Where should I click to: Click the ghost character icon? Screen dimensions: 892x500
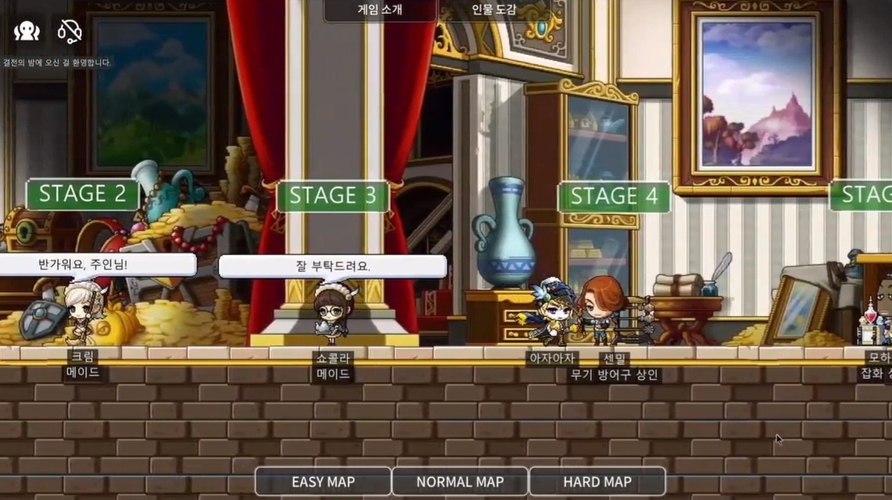(27, 31)
